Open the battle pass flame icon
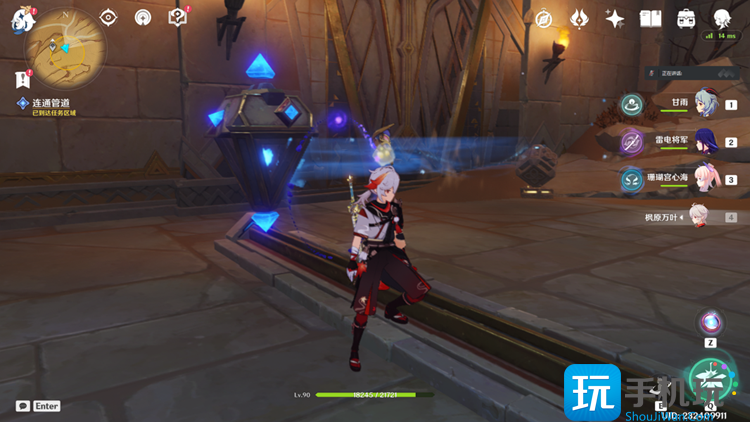 [579, 19]
